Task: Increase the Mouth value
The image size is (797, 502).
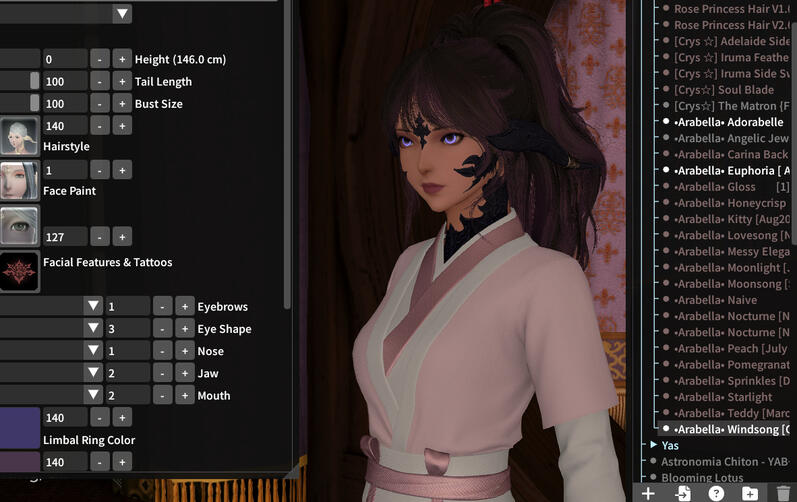Action: click(185, 395)
